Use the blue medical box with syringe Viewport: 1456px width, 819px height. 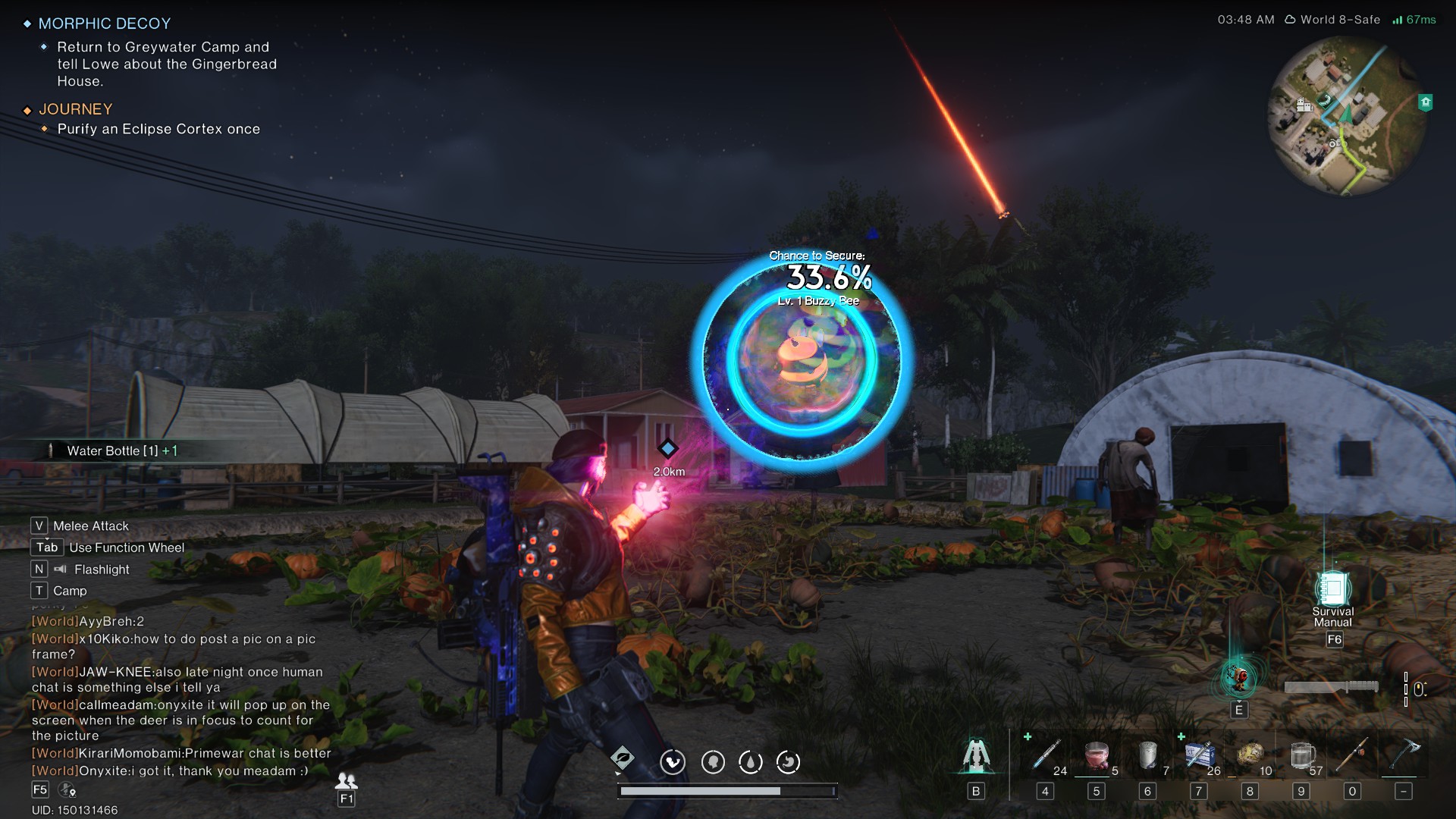(1199, 755)
